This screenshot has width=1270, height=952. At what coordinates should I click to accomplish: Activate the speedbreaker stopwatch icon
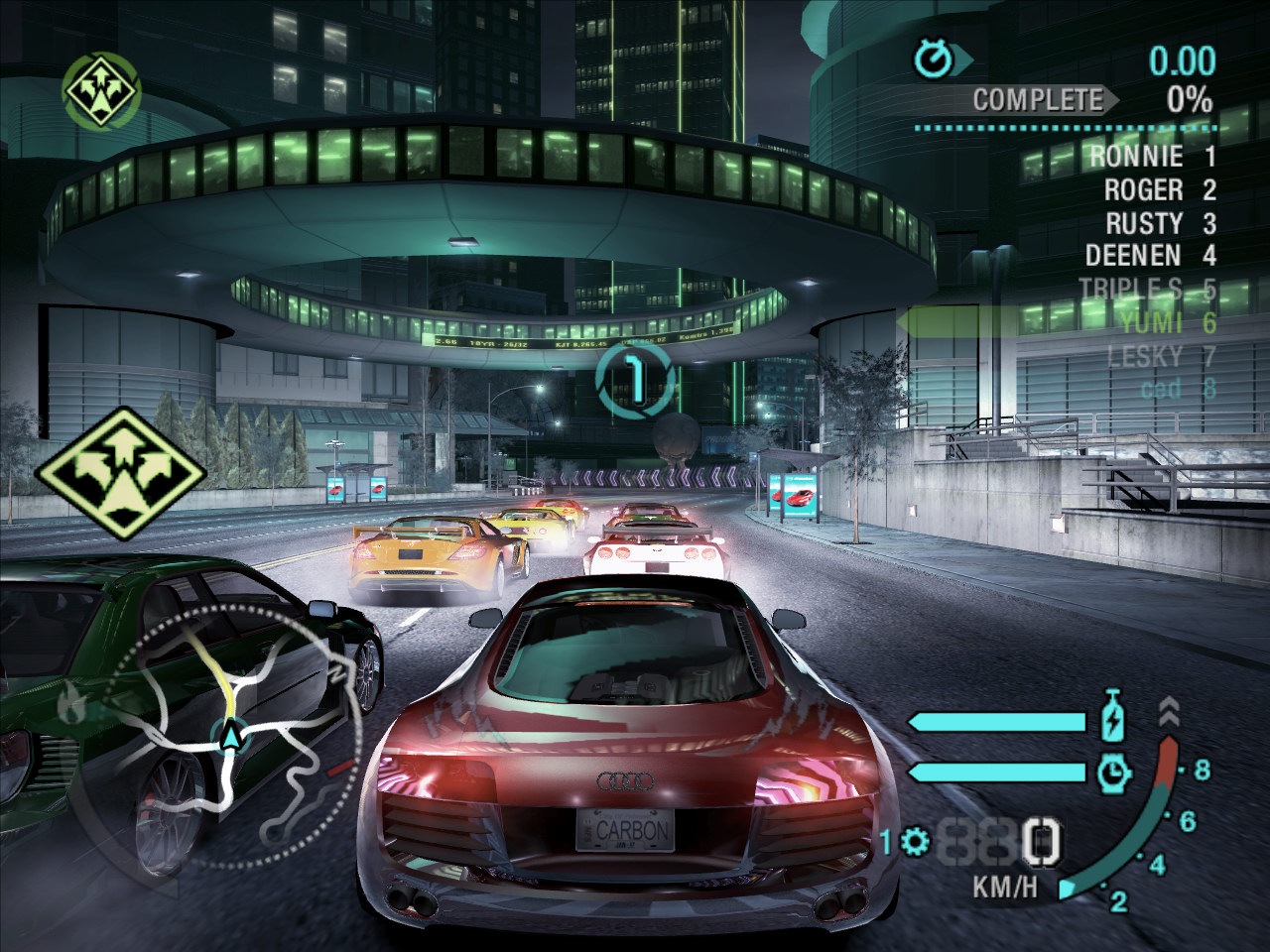coord(1115,771)
